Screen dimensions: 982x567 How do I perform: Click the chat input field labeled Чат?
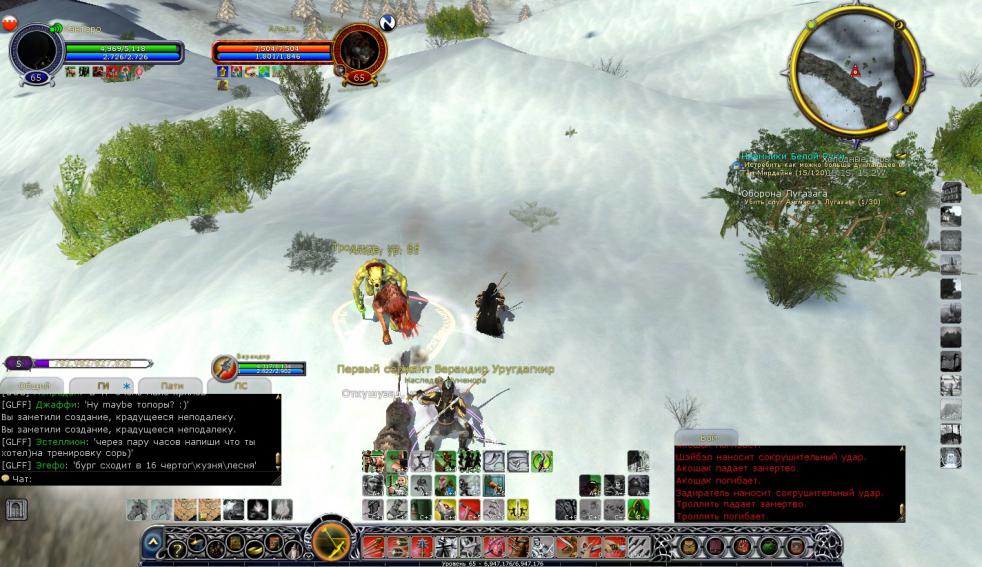coord(140,478)
